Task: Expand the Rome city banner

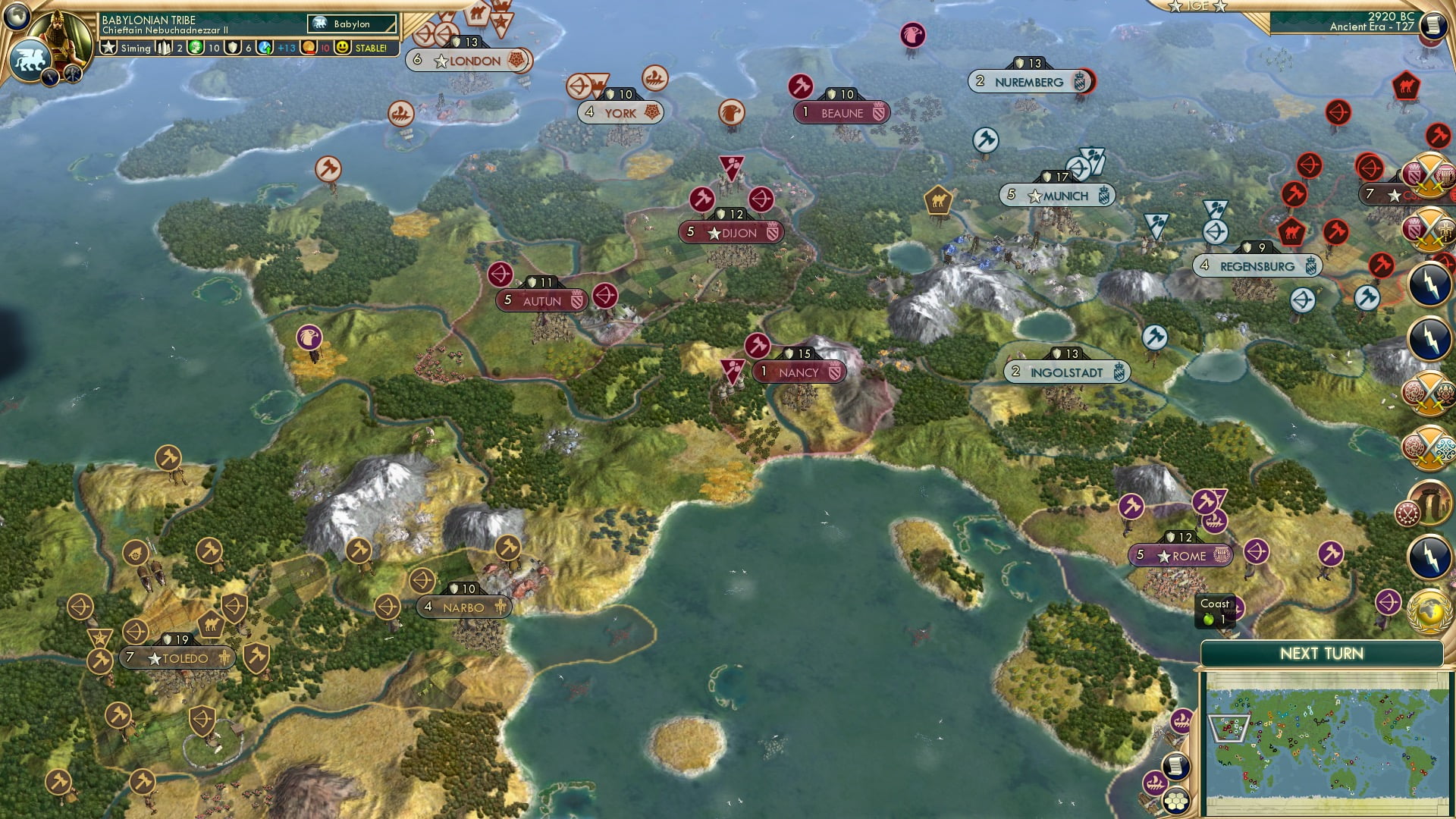Action: point(1180,555)
